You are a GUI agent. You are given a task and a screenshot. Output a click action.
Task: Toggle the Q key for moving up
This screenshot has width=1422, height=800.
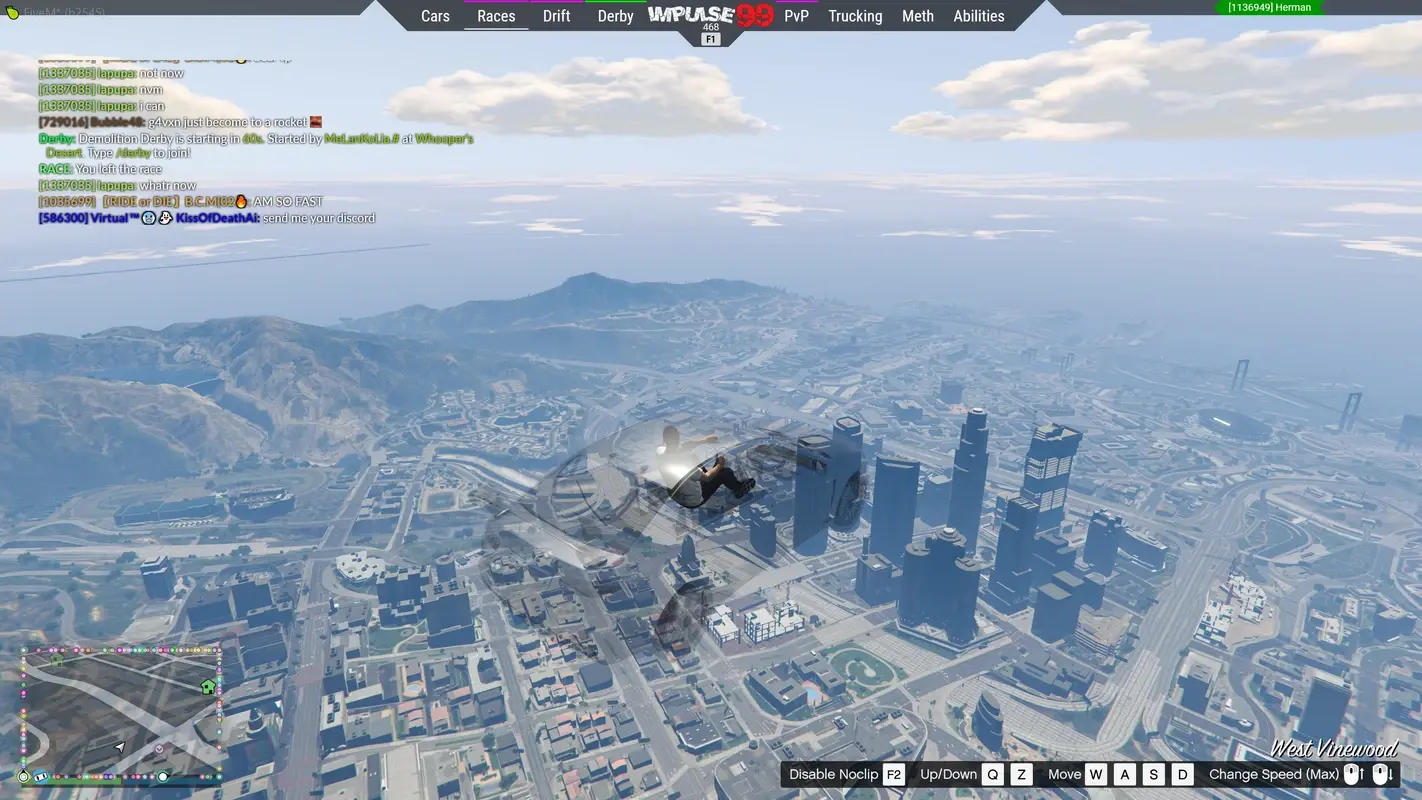[x=992, y=773]
